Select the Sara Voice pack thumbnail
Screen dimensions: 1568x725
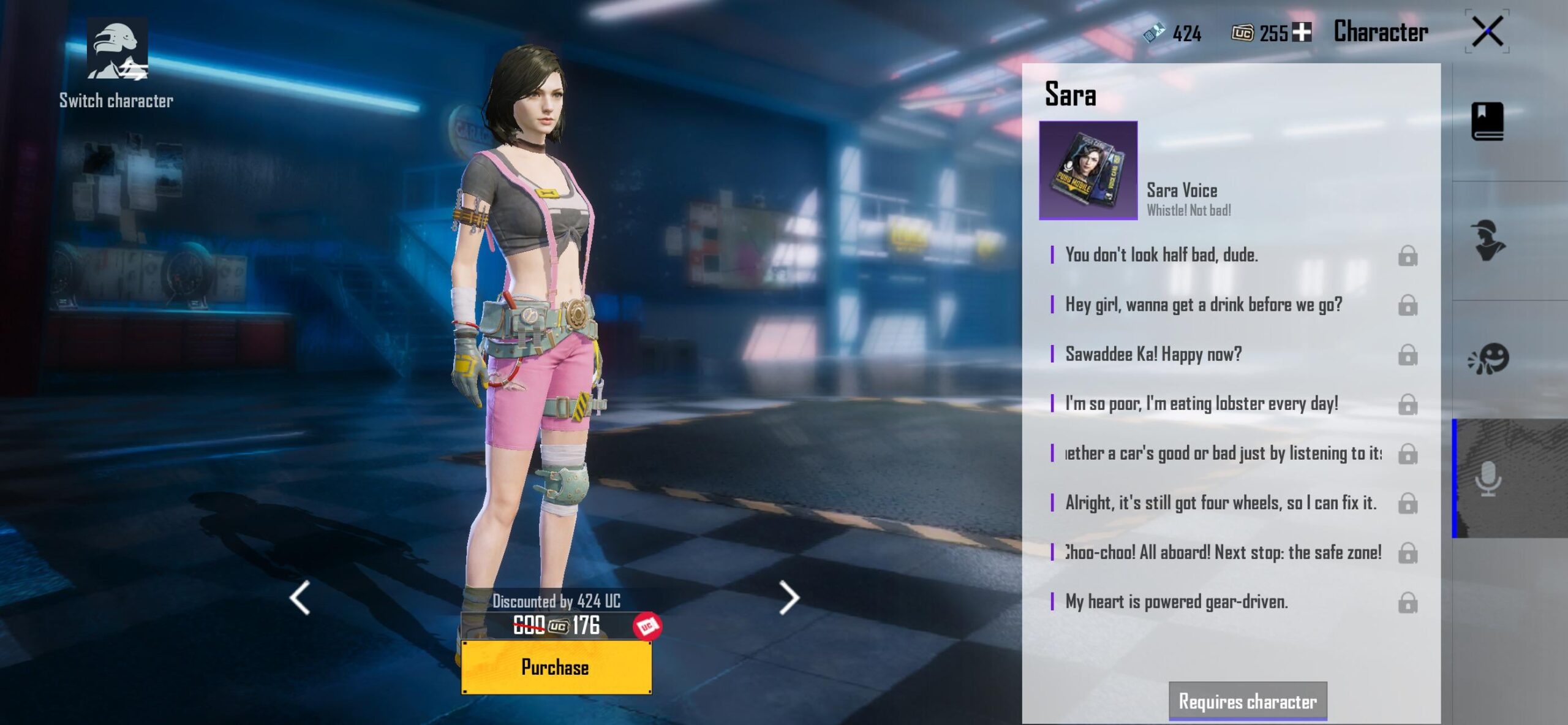[1088, 170]
